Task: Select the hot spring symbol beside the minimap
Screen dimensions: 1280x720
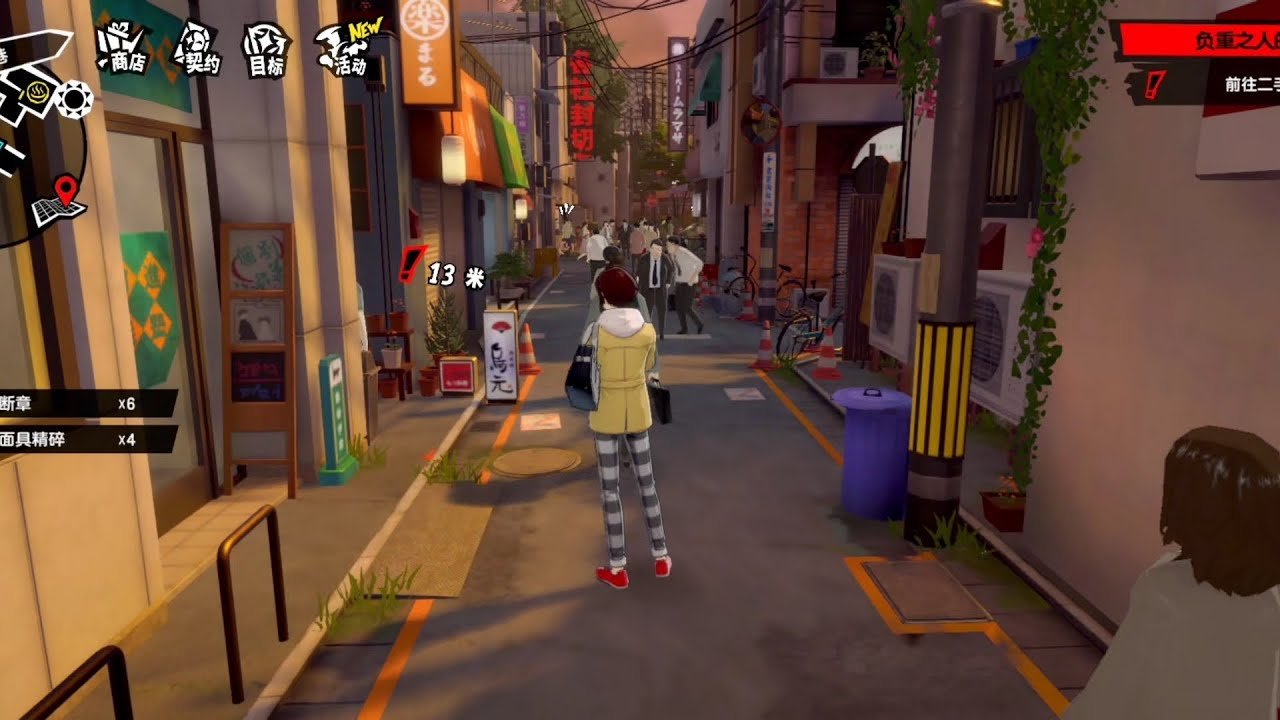Action: pos(38,93)
